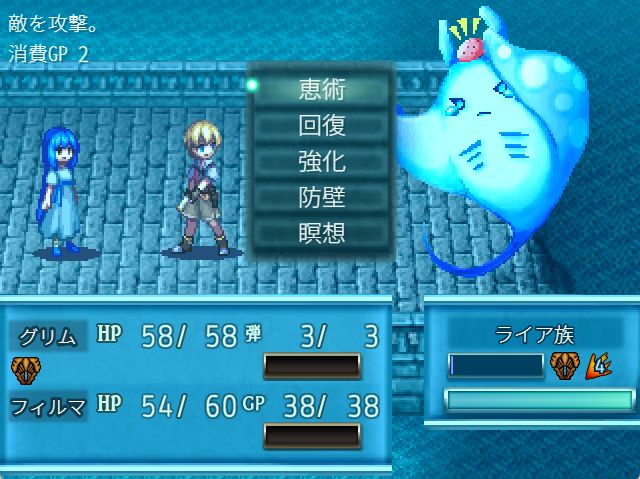Select the グリム party member row
Screen dimensions: 640x479
click(195, 337)
